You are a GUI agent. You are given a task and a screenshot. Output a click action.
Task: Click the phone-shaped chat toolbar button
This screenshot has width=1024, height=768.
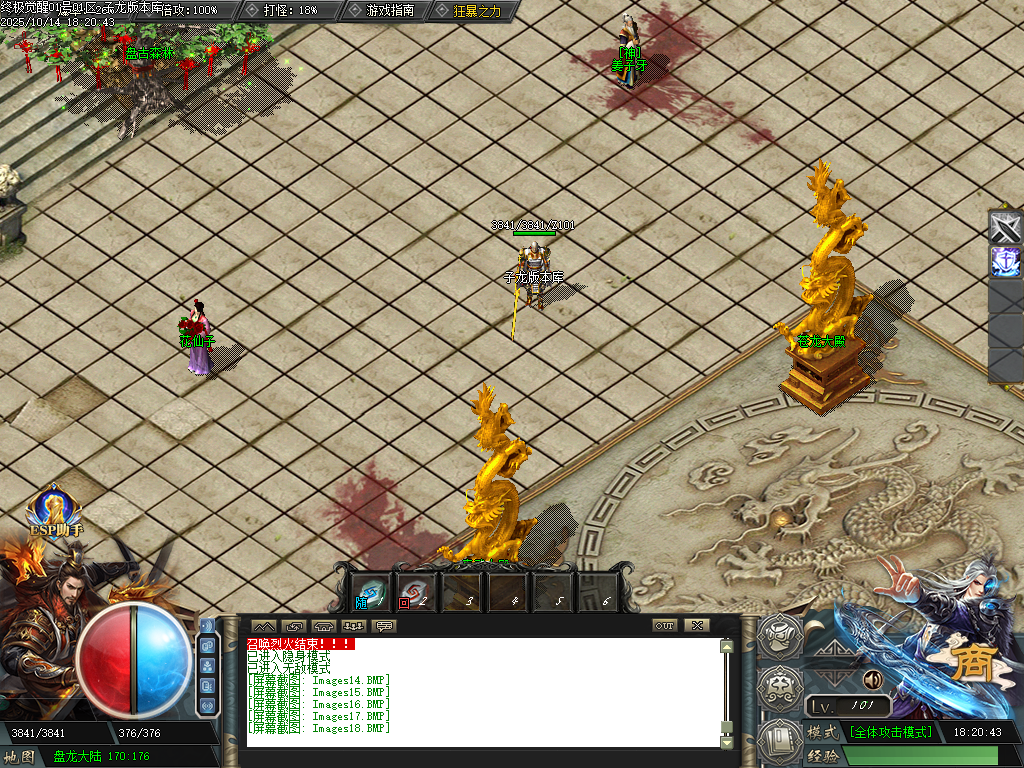pos(324,626)
